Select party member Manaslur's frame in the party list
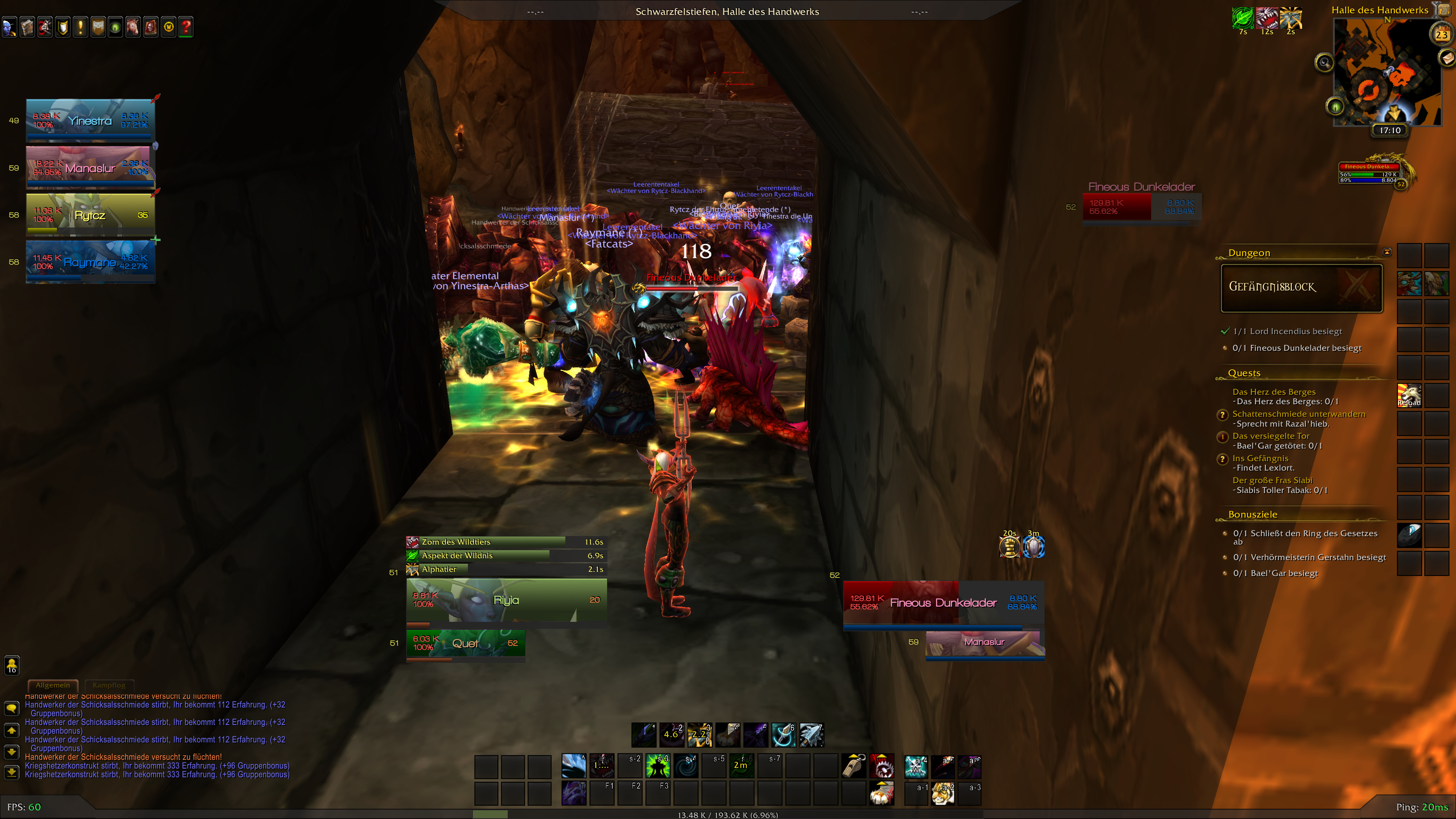Viewport: 1456px width, 819px height. (91, 168)
